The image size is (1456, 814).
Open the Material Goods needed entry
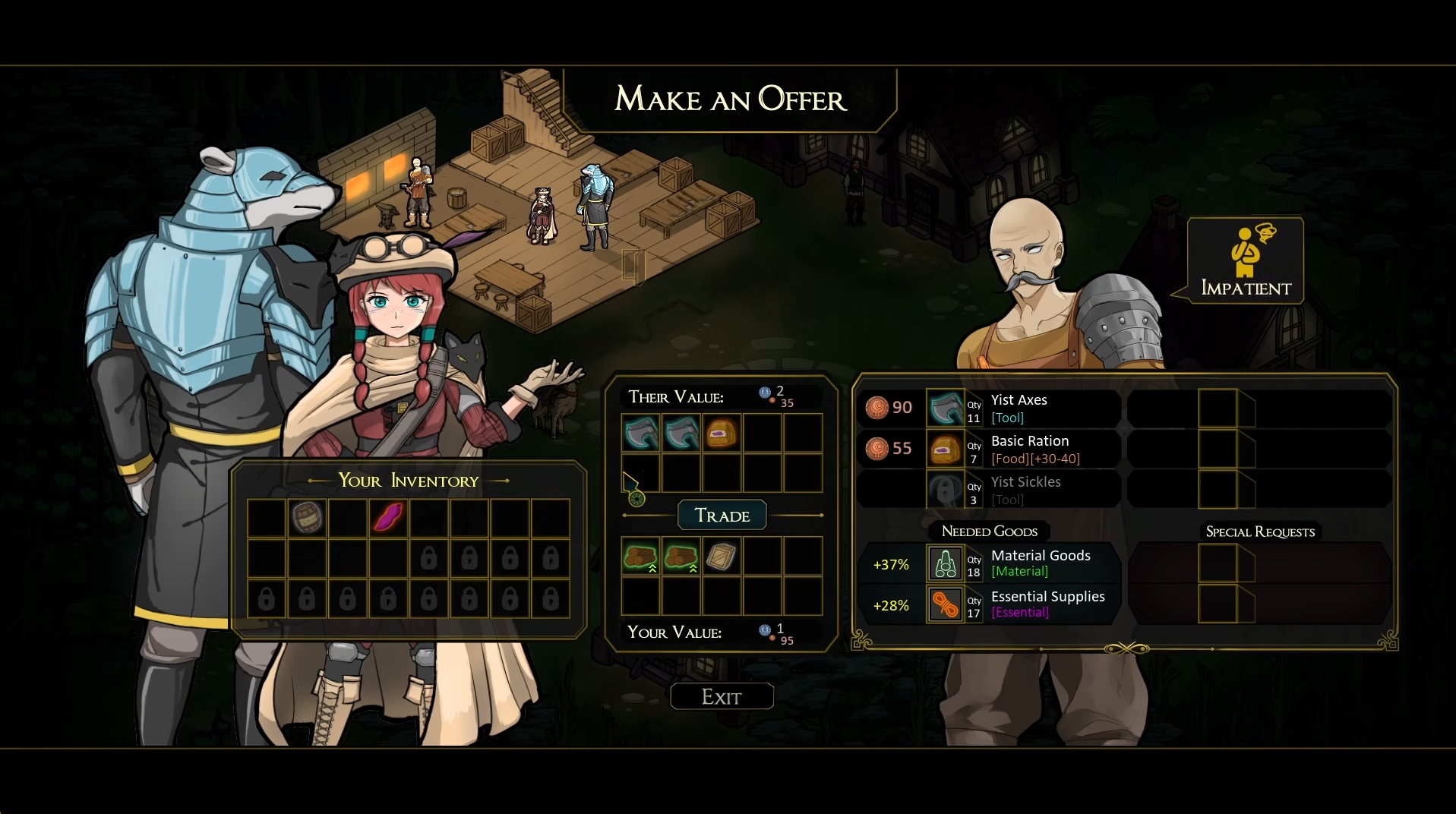point(1018,563)
